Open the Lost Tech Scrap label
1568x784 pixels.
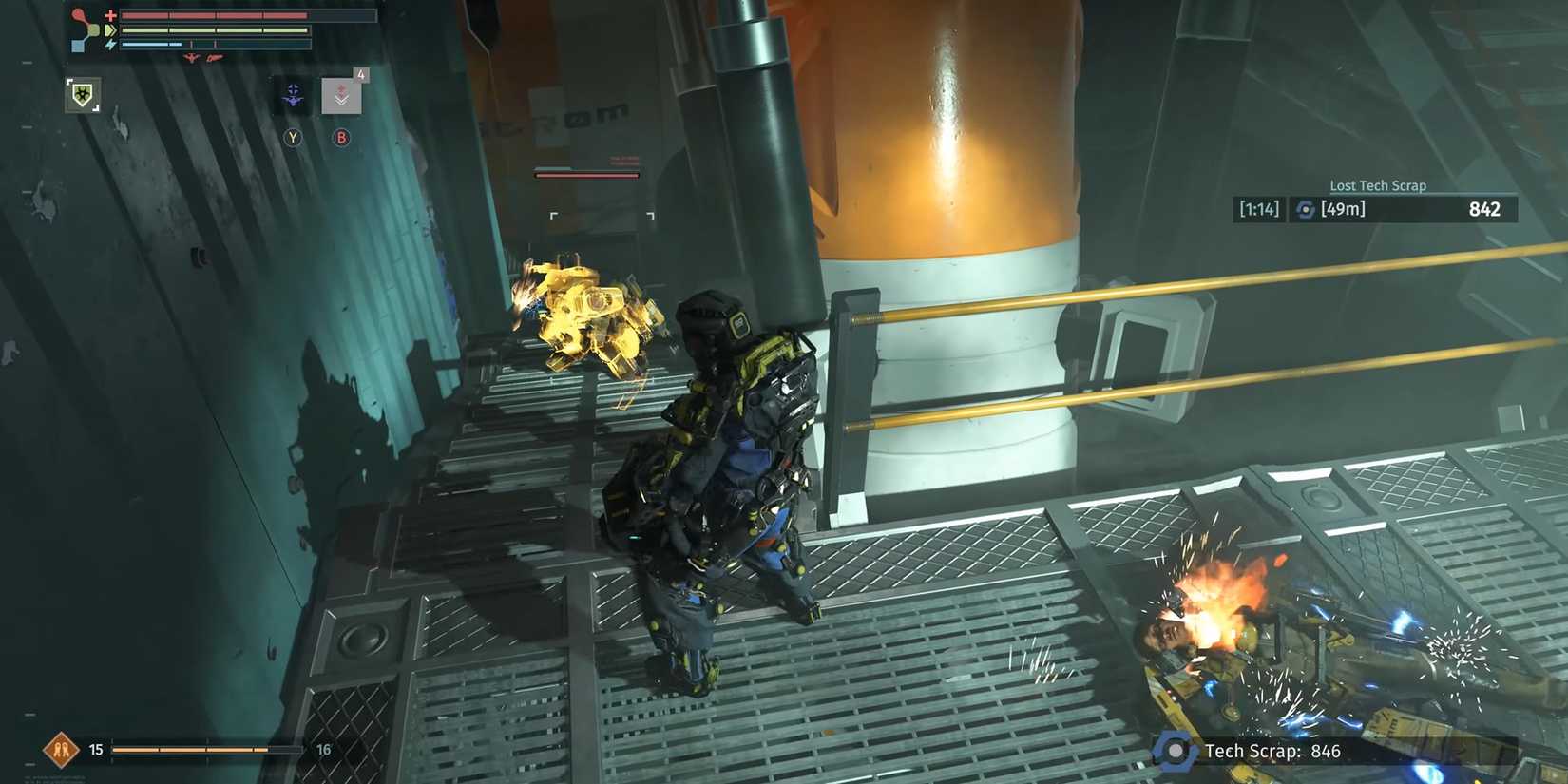[1378, 185]
